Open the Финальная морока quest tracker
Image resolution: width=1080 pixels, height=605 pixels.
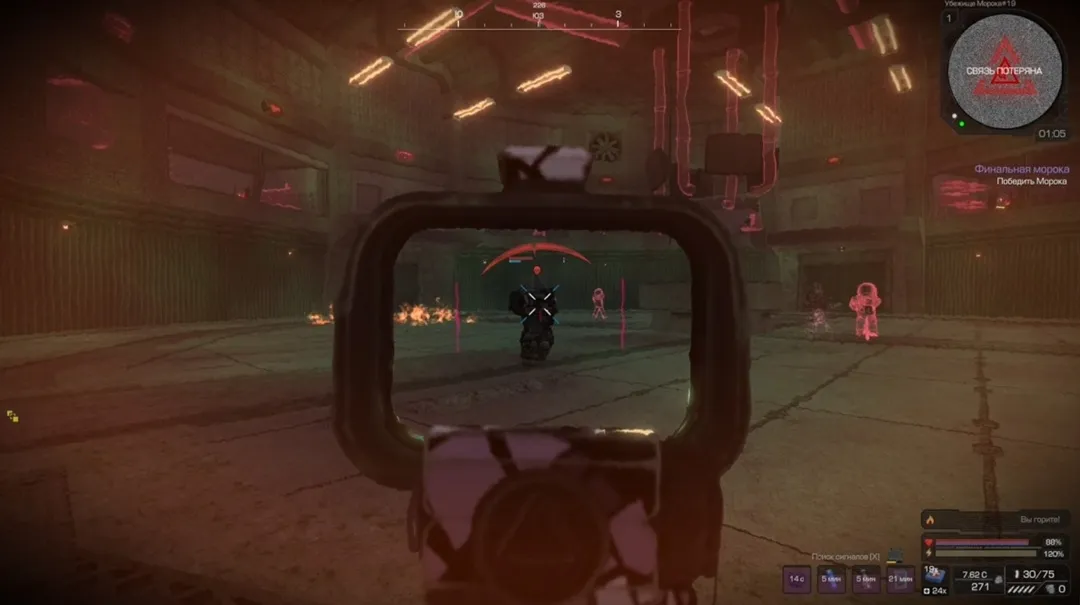pos(1021,169)
